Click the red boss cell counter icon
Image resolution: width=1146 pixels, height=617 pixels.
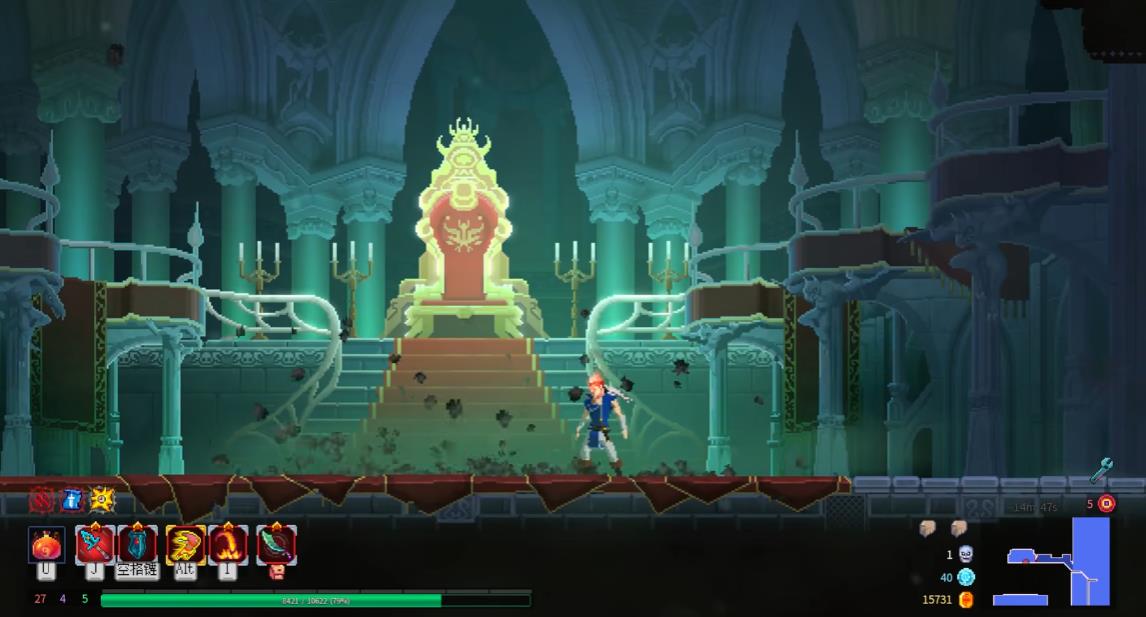click(1107, 503)
